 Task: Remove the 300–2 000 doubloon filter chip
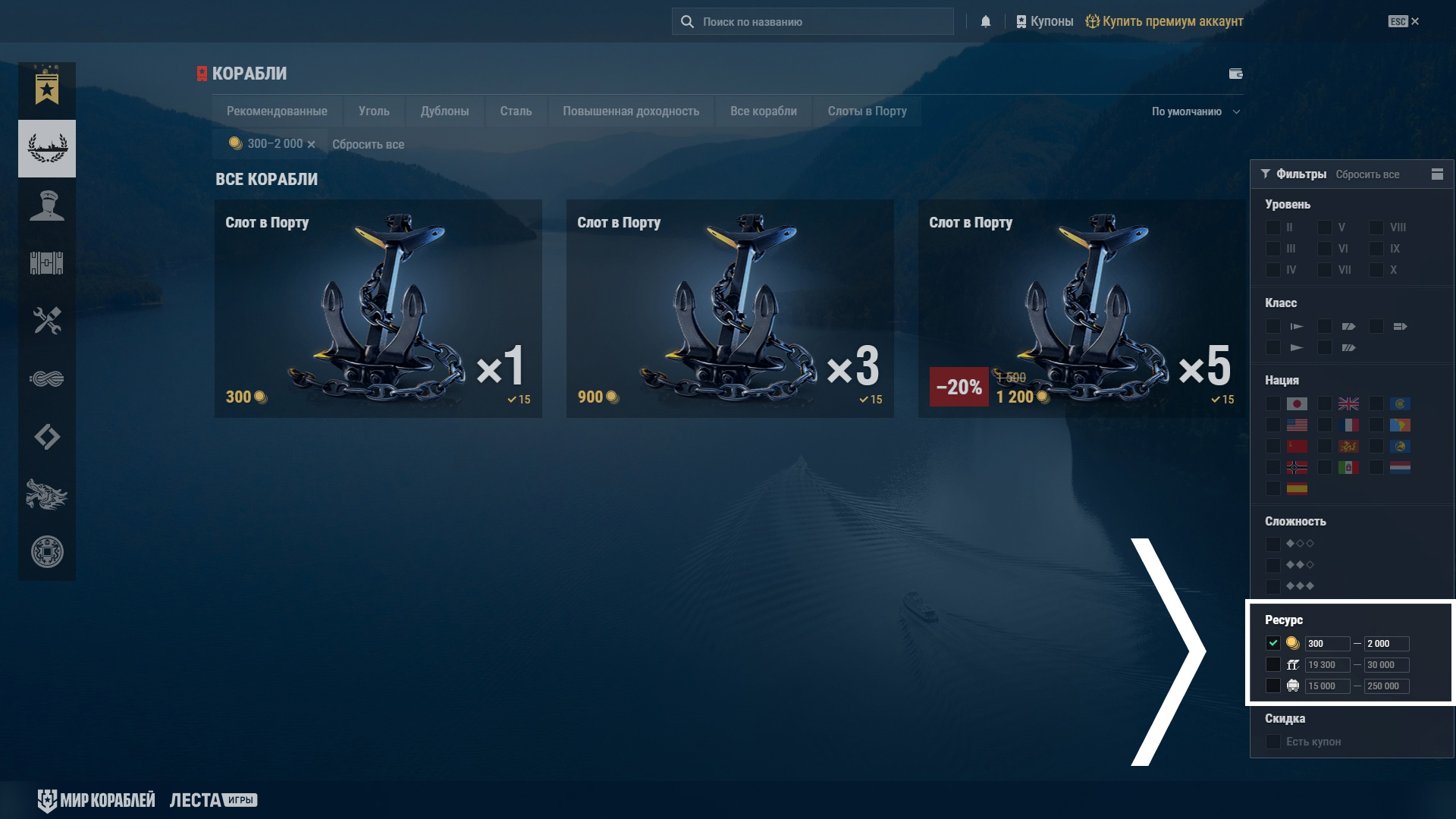click(x=311, y=145)
